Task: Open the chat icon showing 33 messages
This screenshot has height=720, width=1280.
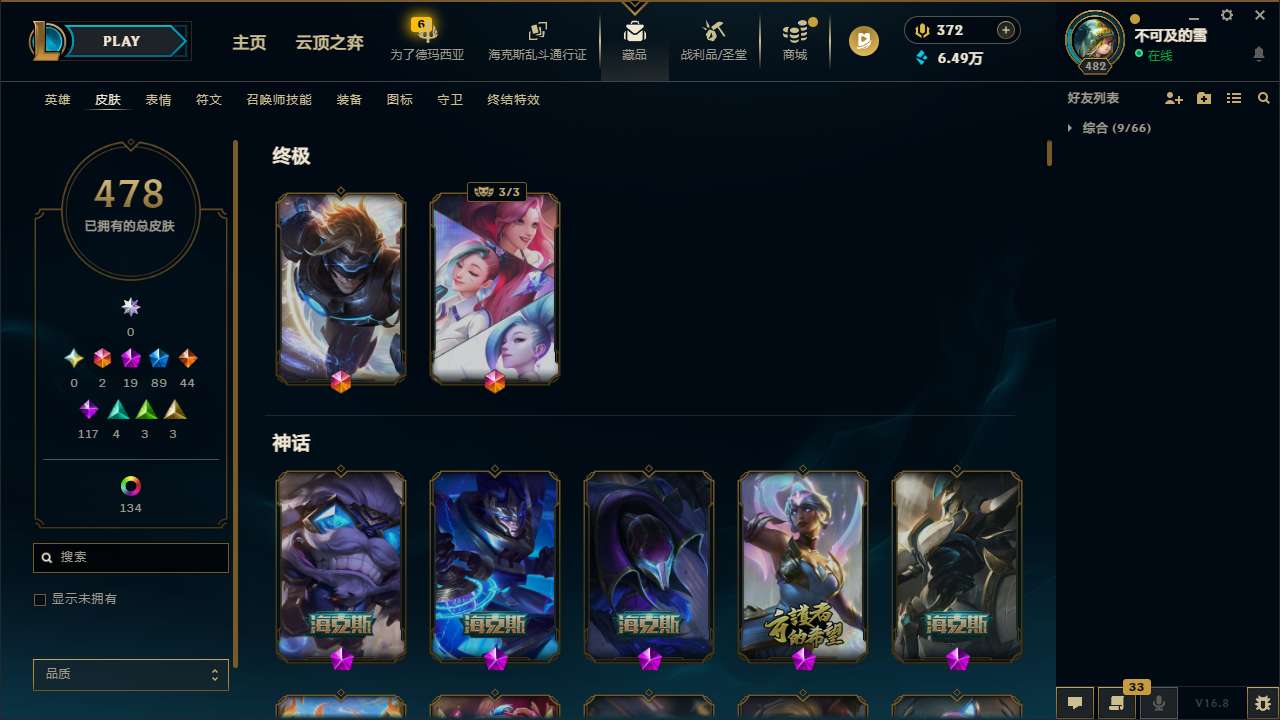Action: tap(1115, 702)
